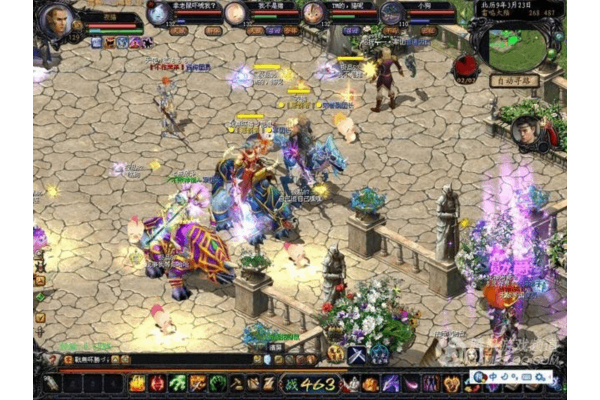Viewport: 600px width, 400px height.
Task: Select your own player portrait
Action: tap(59, 18)
